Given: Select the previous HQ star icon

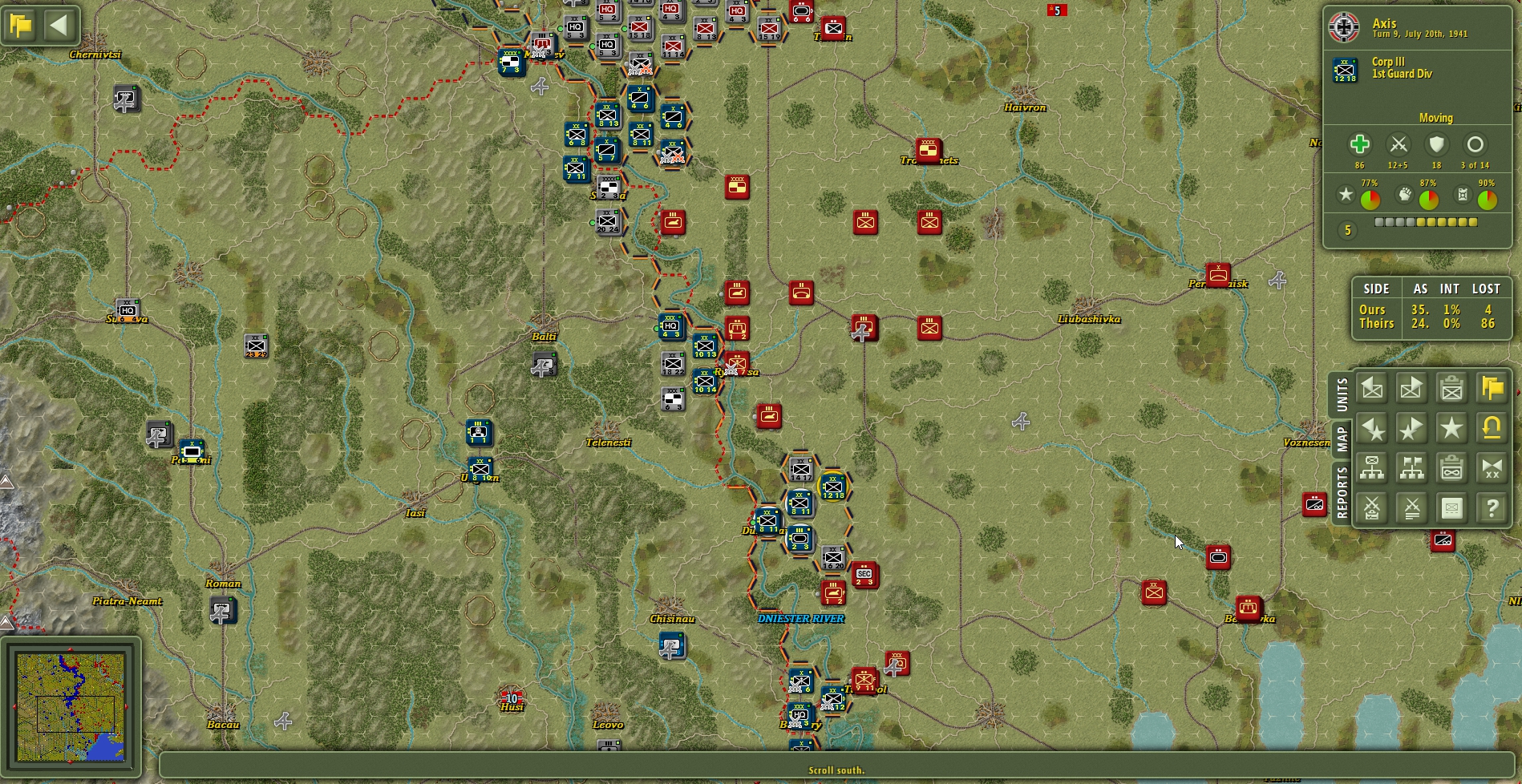Looking at the screenshot, I should (x=1371, y=430).
